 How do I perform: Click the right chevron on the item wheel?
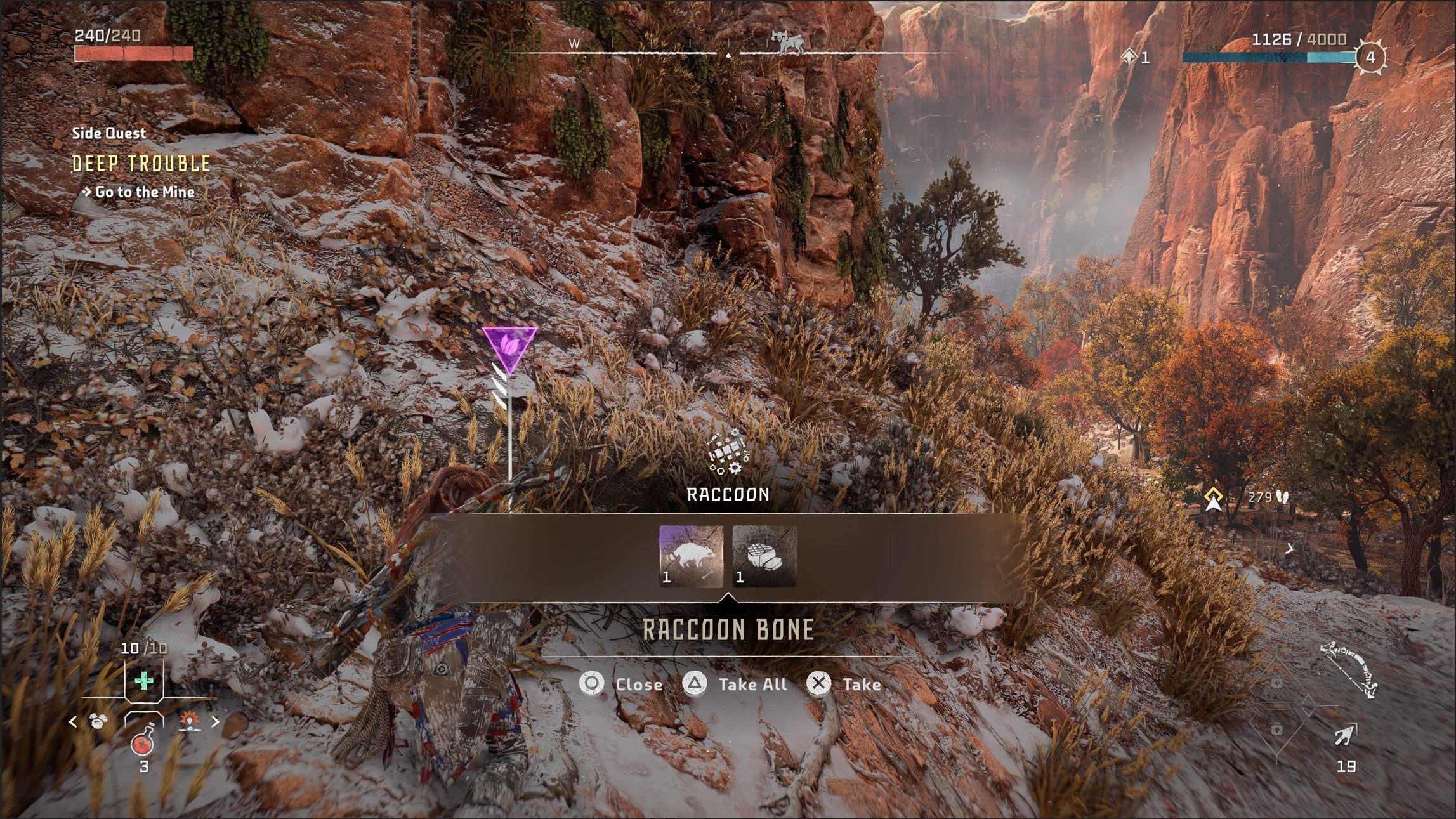click(216, 721)
